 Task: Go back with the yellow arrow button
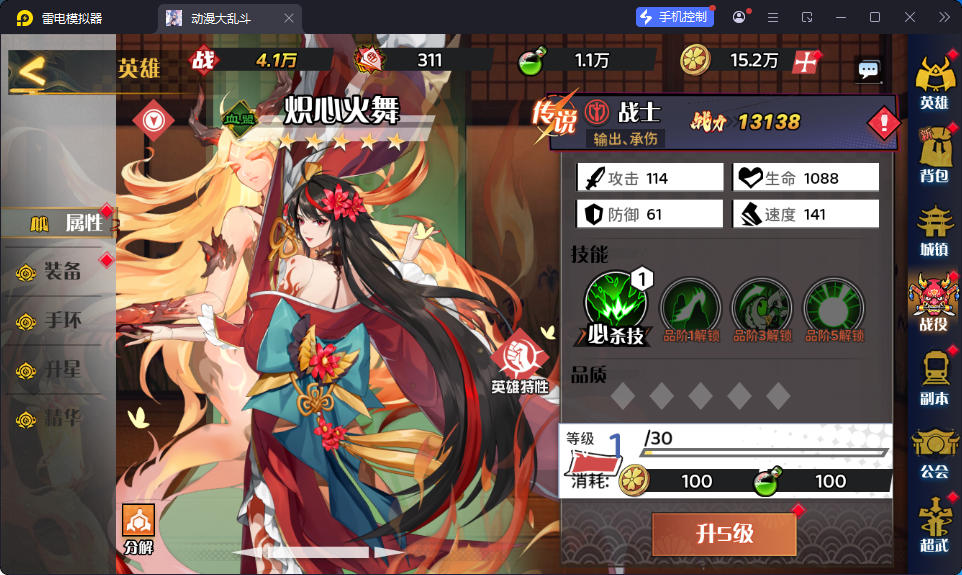33,71
